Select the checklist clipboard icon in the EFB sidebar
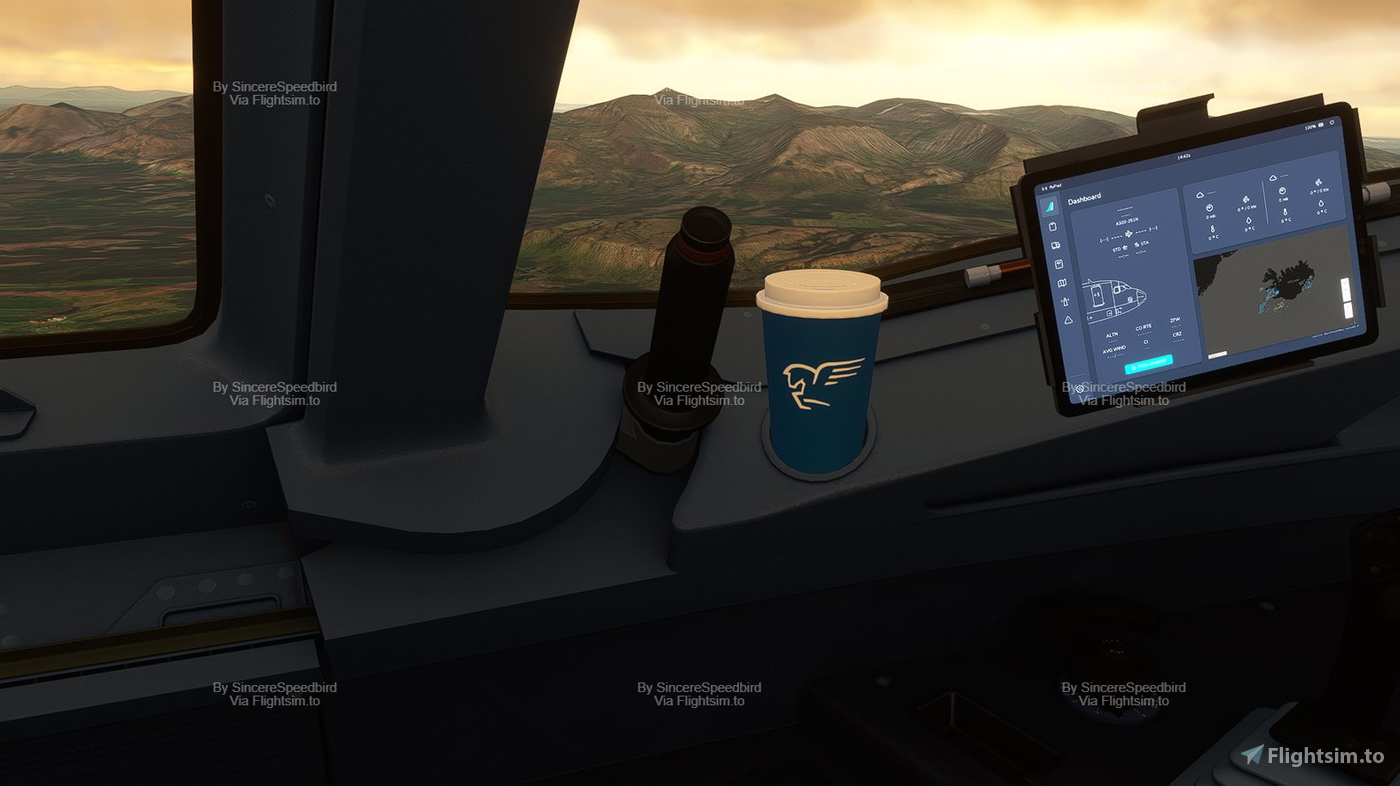1400x786 pixels. pyautogui.click(x=1052, y=226)
